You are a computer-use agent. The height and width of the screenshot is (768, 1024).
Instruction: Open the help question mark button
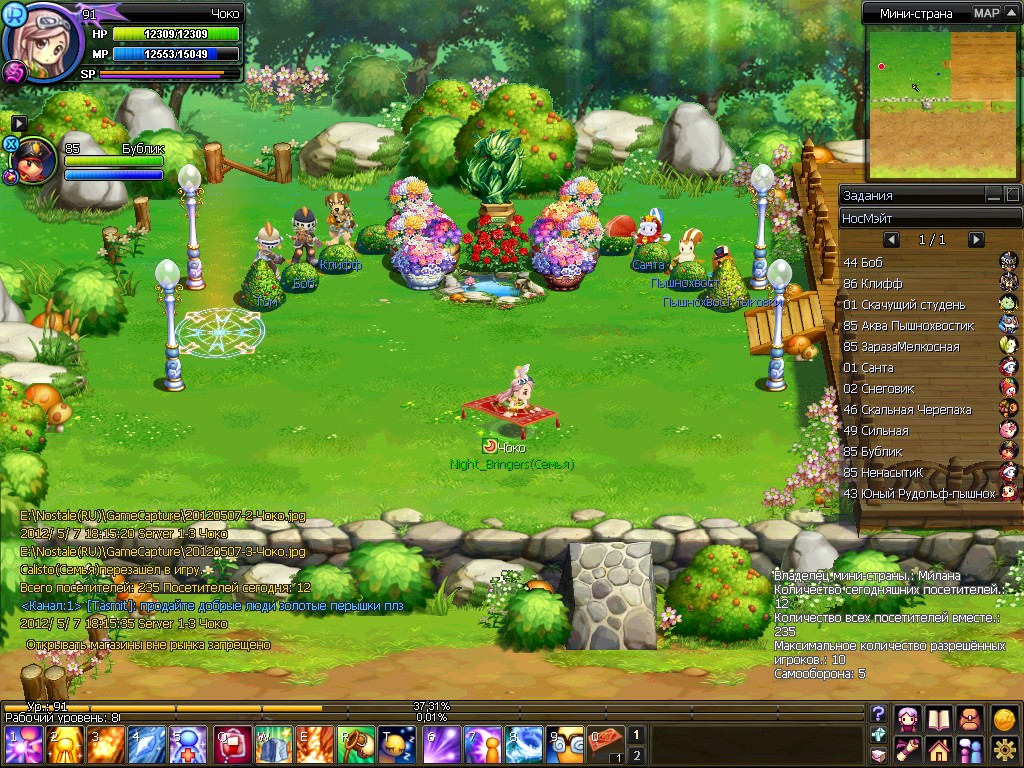(x=879, y=713)
